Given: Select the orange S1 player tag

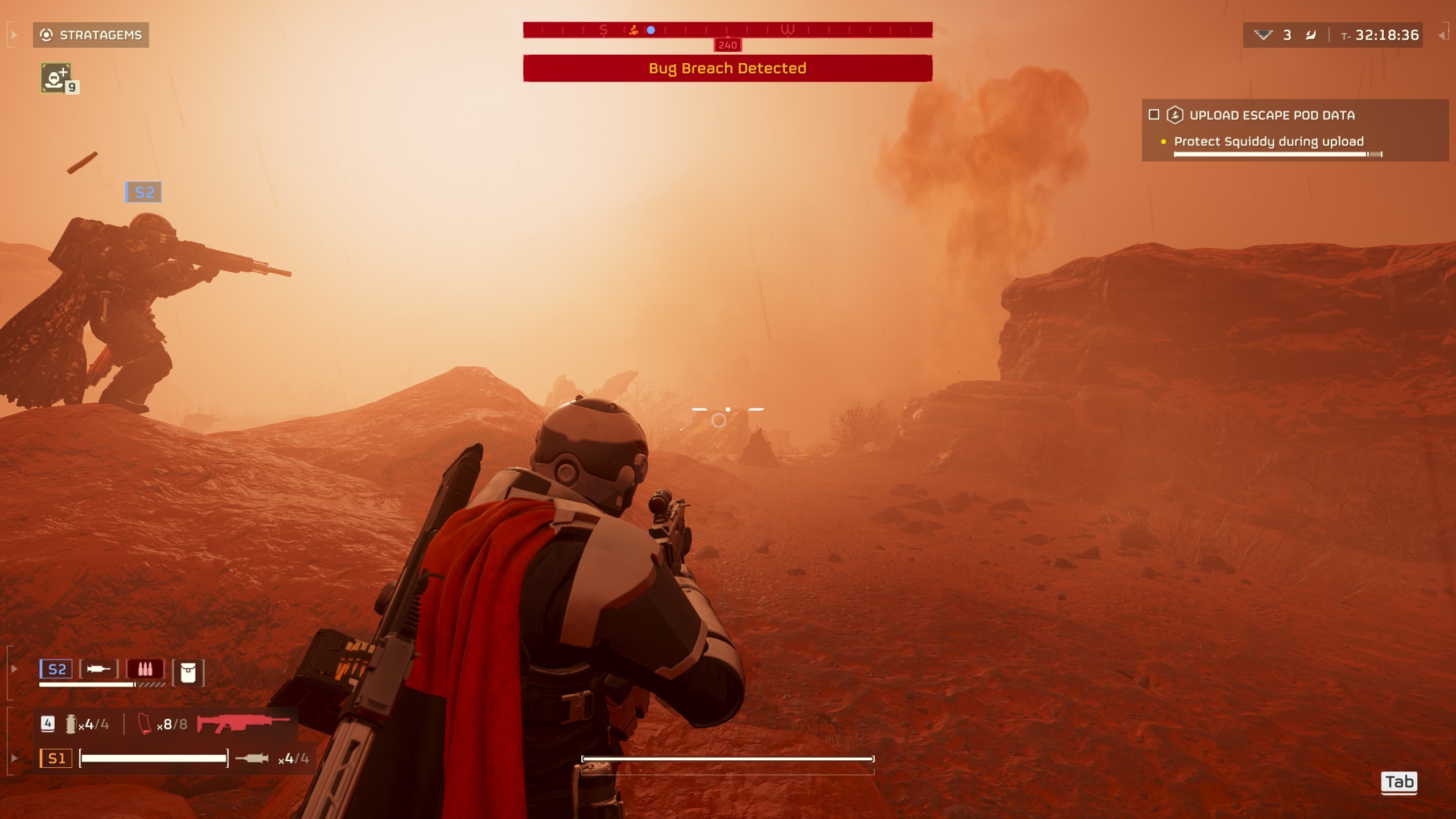Looking at the screenshot, I should pyautogui.click(x=56, y=759).
